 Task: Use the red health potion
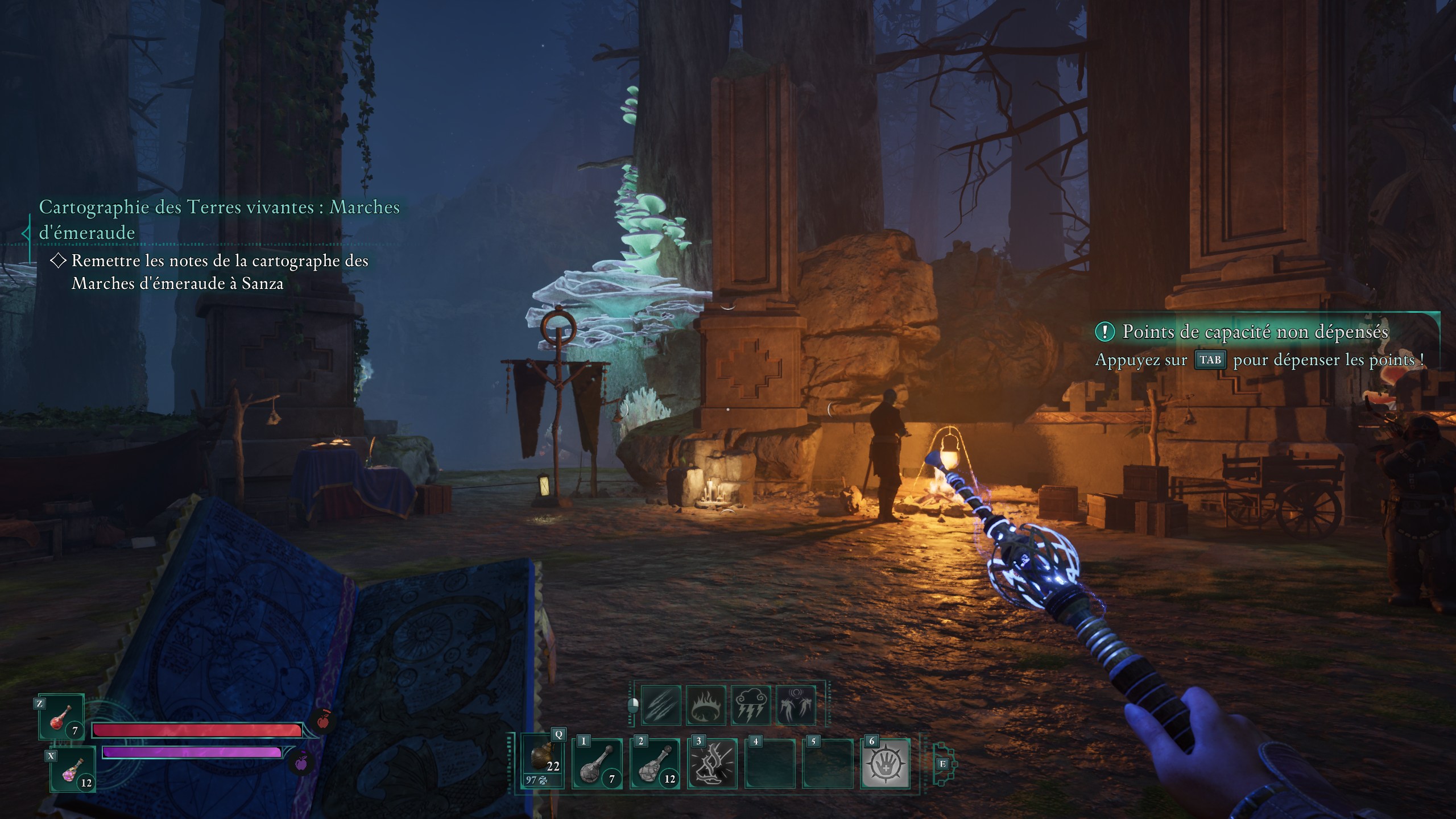pyautogui.click(x=61, y=718)
